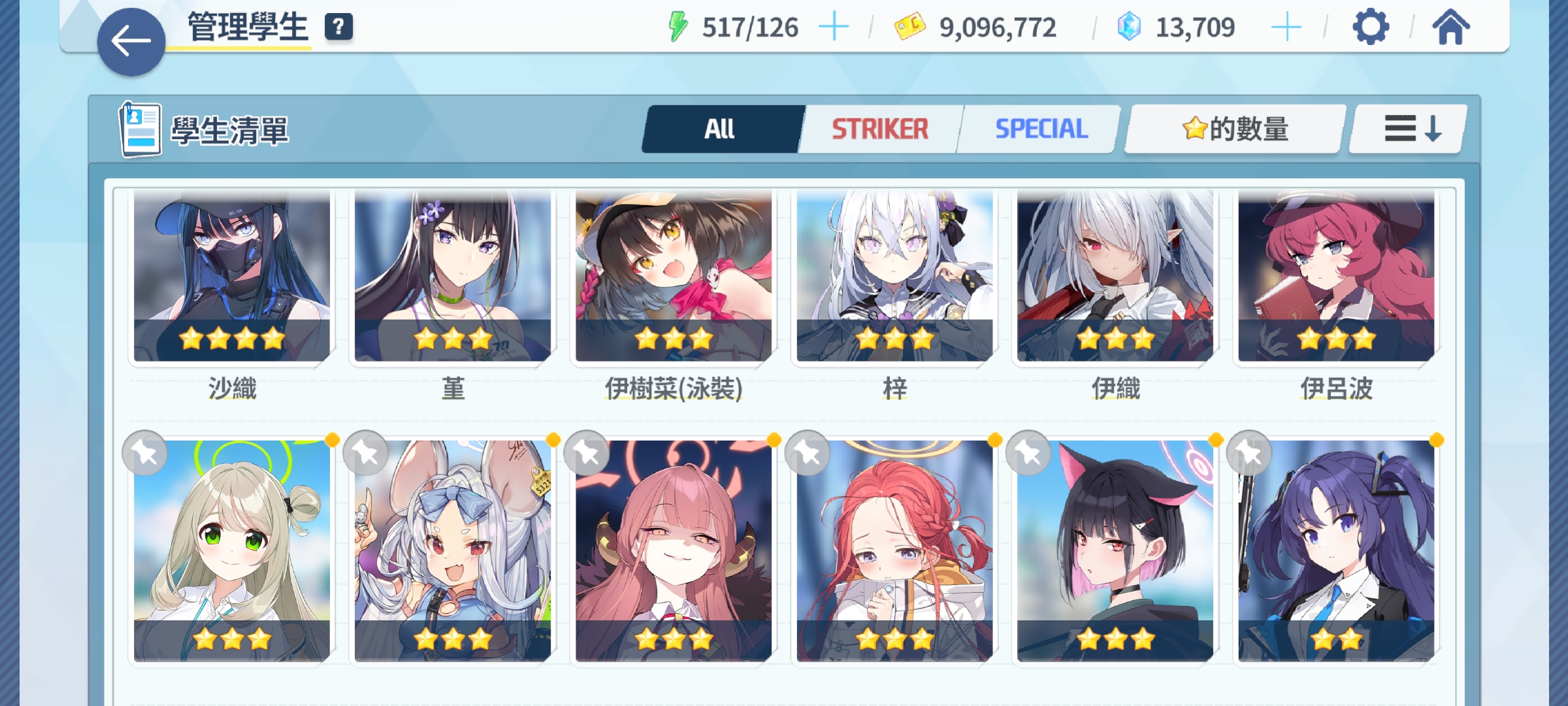1568x706 pixels.
Task: Open the purple twin-tail student card
Action: (x=1336, y=550)
